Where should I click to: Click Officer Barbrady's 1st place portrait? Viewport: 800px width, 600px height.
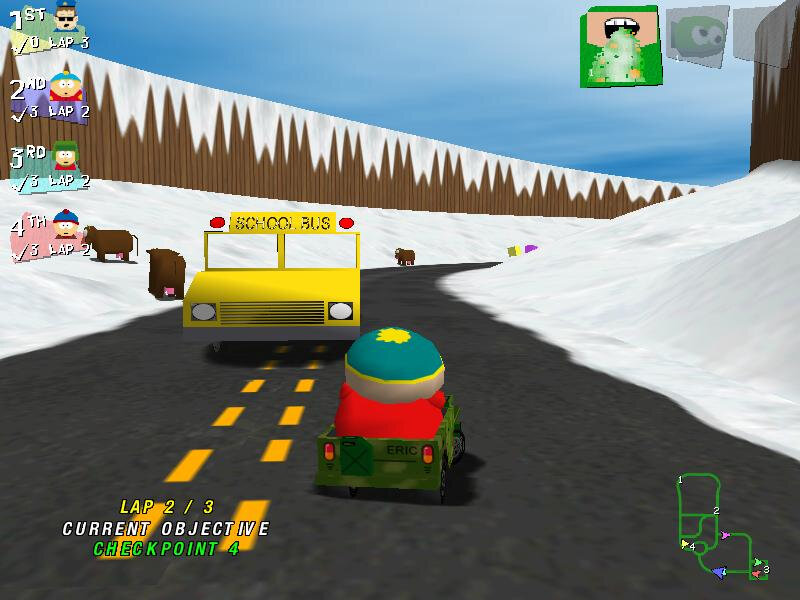point(65,18)
